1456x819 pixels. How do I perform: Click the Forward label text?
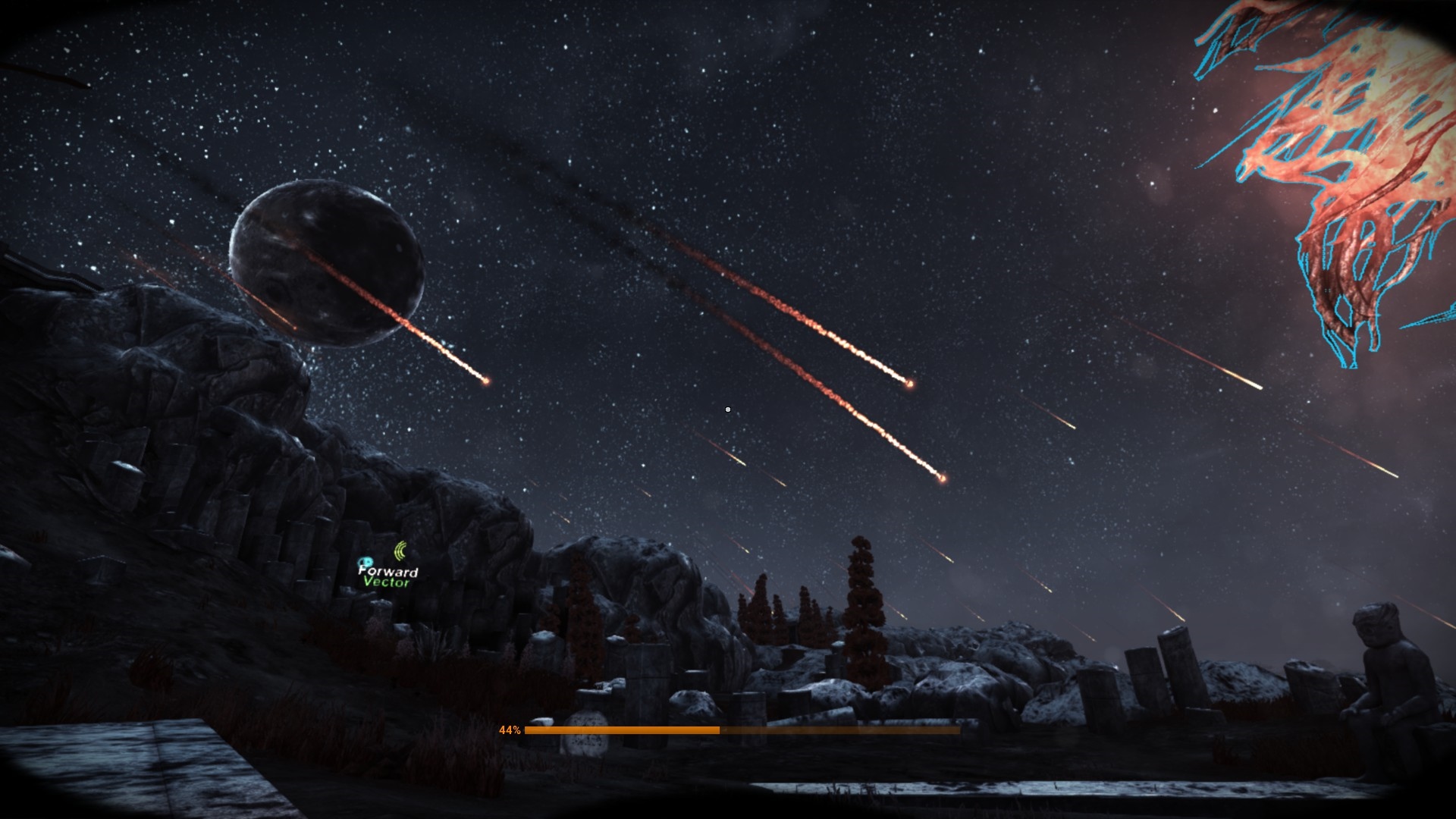[388, 573]
